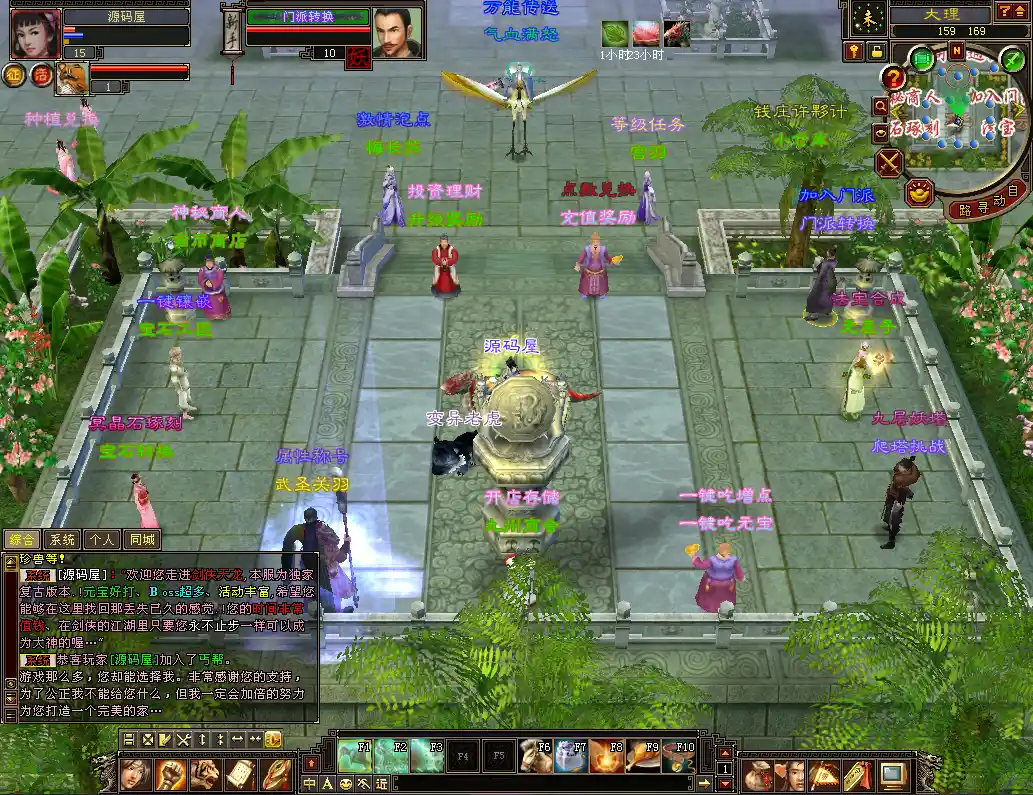
Task: Open the 个人 chat tab
Action: pos(102,540)
